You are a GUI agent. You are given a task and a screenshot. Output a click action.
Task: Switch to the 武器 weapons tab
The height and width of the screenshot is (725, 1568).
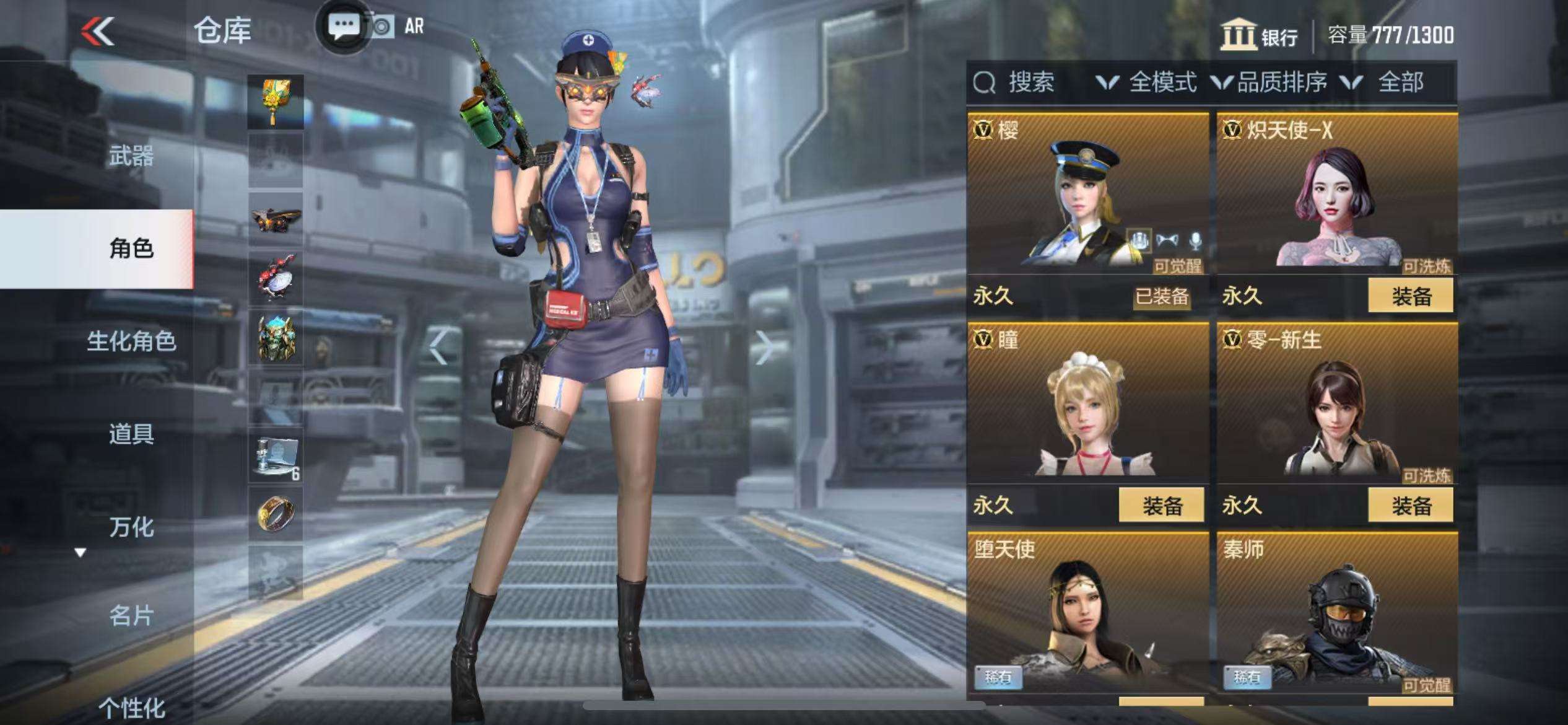[x=131, y=156]
